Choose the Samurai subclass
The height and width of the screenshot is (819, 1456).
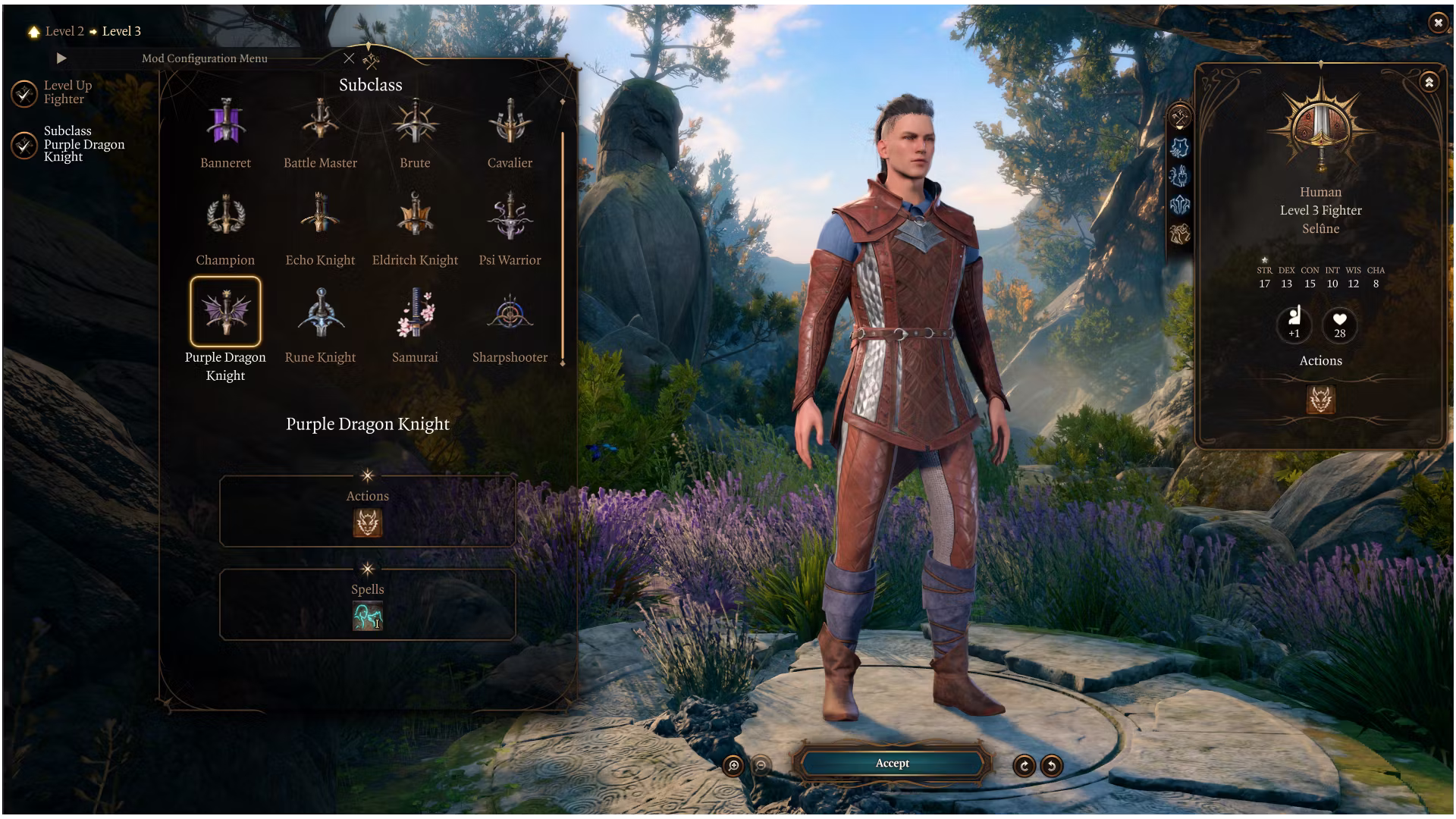pos(415,313)
